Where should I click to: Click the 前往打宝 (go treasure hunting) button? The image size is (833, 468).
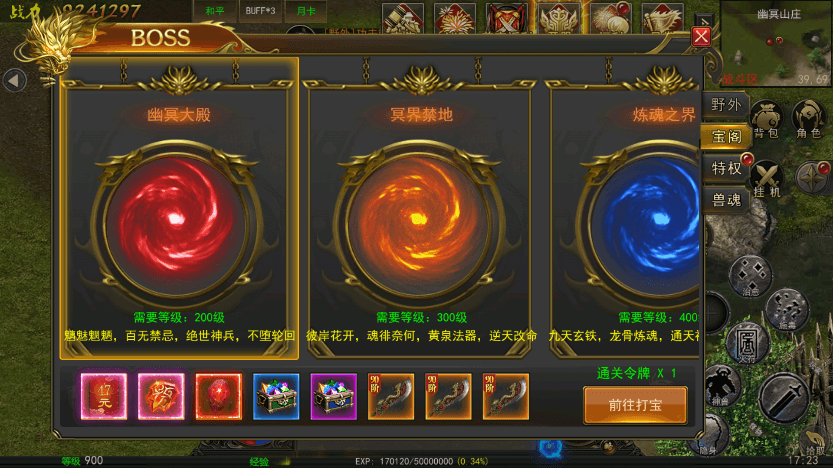pos(634,405)
